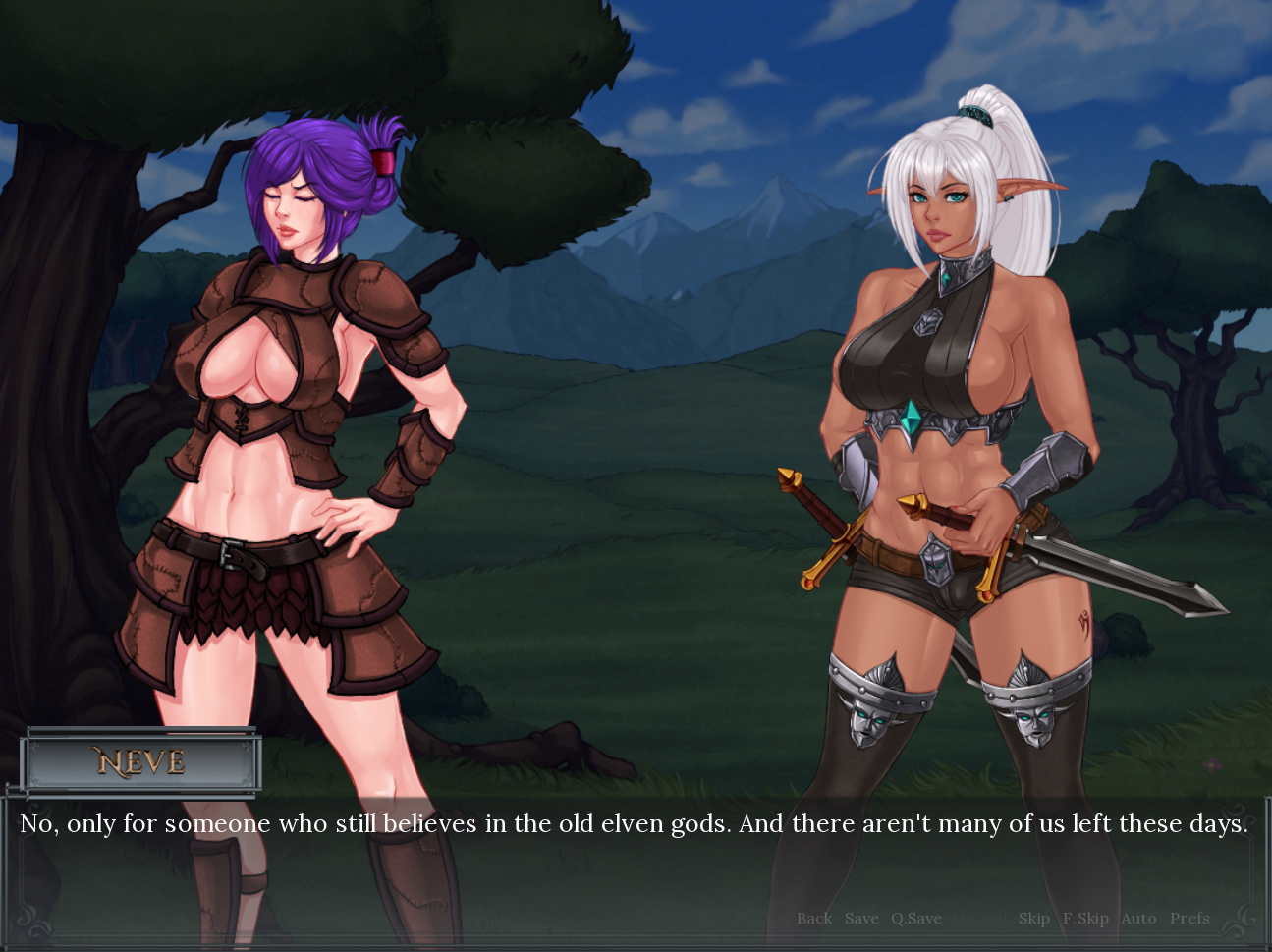Image resolution: width=1272 pixels, height=952 pixels.
Task: Activate F.Skip fast skipping
Action: click(x=1085, y=919)
